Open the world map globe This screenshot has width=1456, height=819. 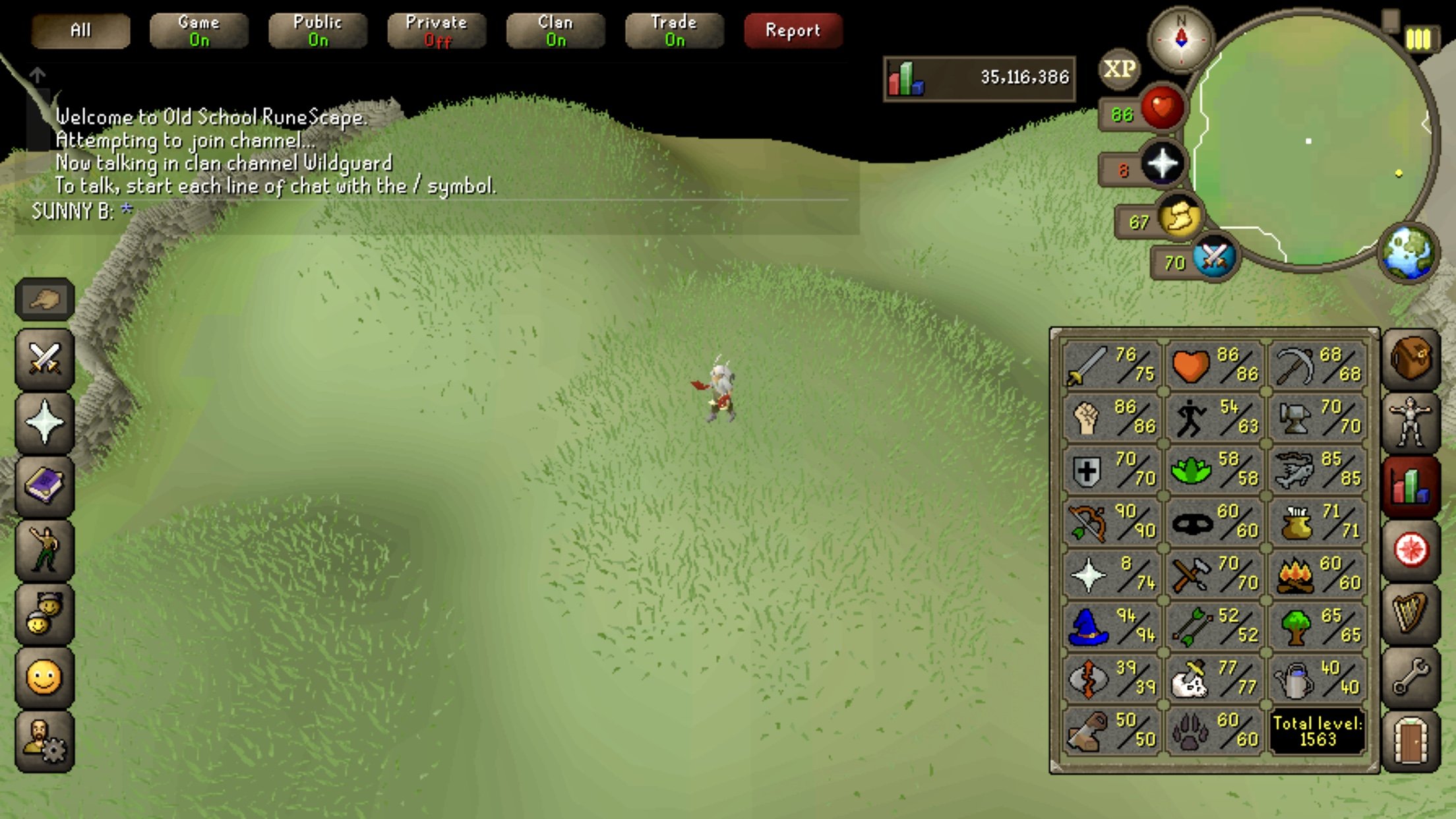1409,253
